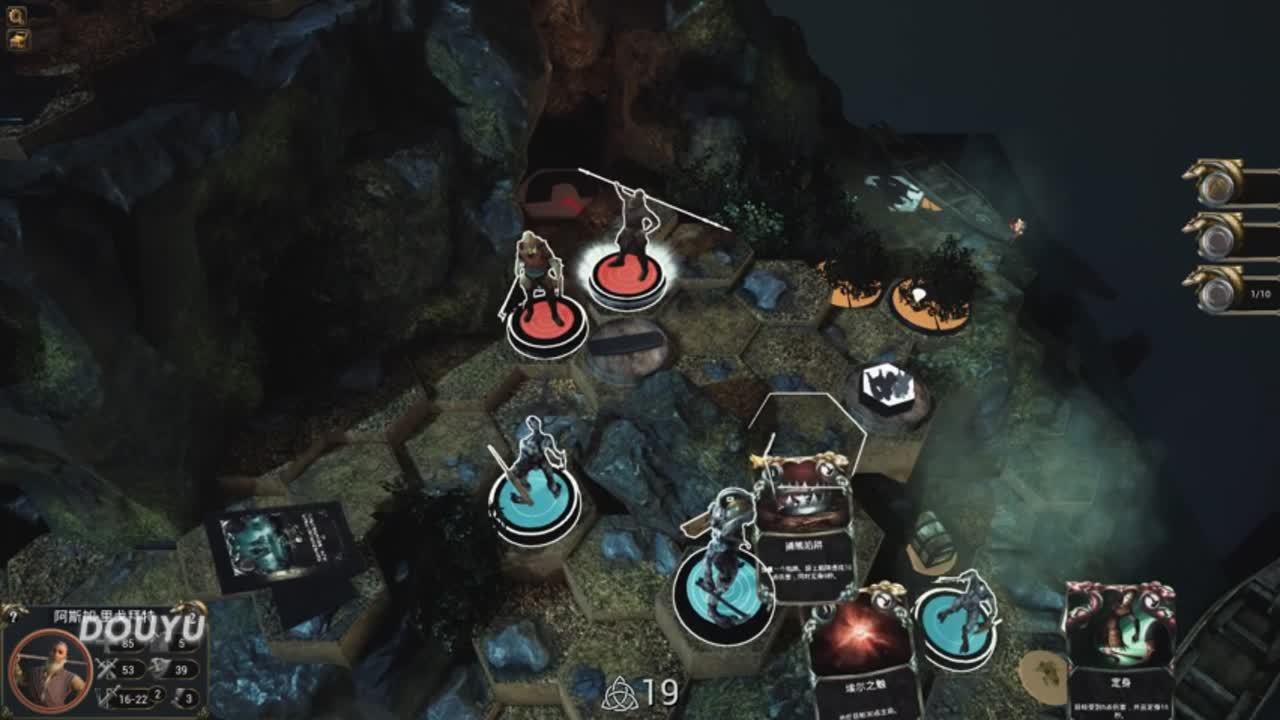Select the large black-ringed blue unit token
Screen dimensions: 1280x720
tap(724, 592)
